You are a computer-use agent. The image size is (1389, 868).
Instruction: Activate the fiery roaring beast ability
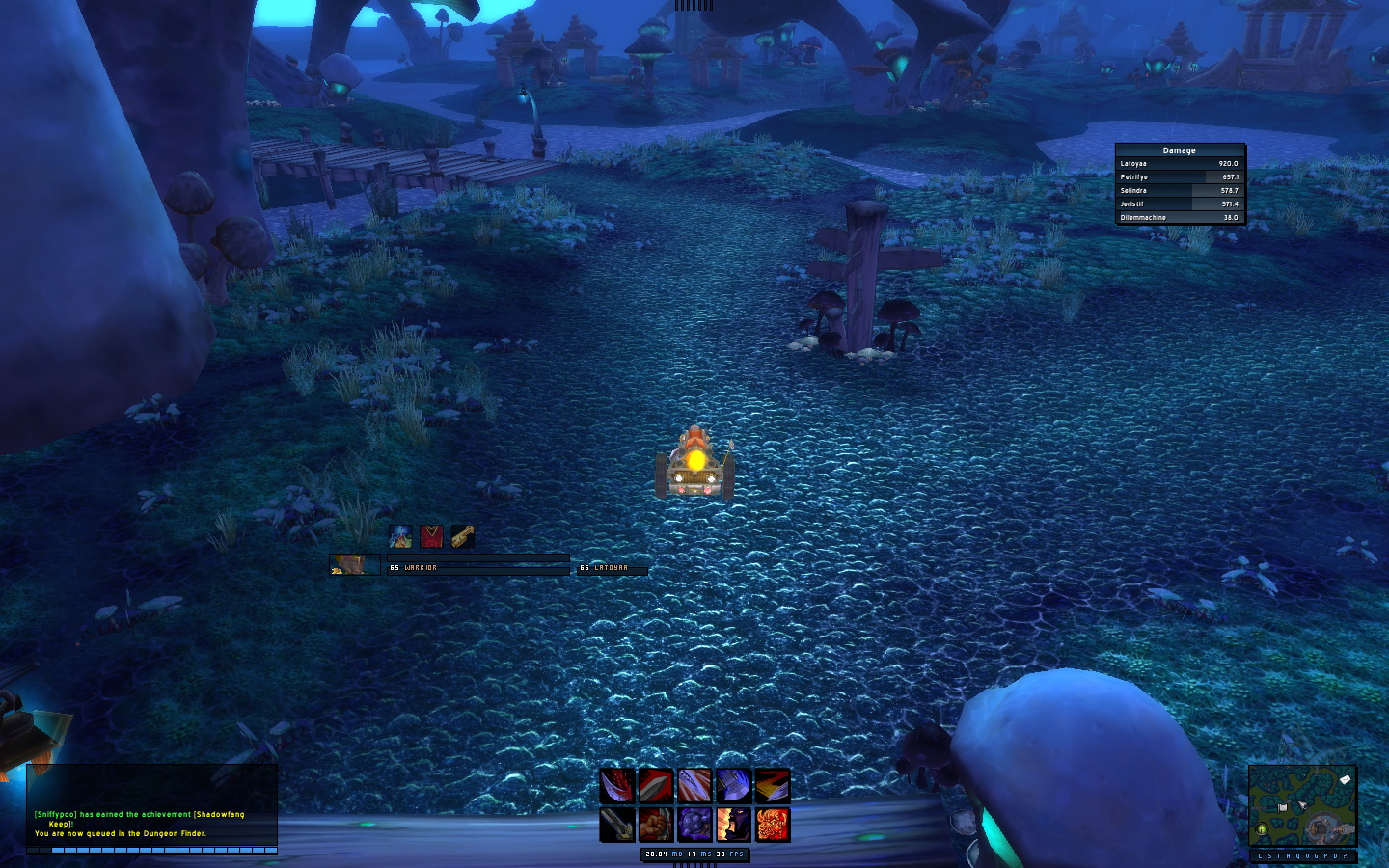[772, 825]
